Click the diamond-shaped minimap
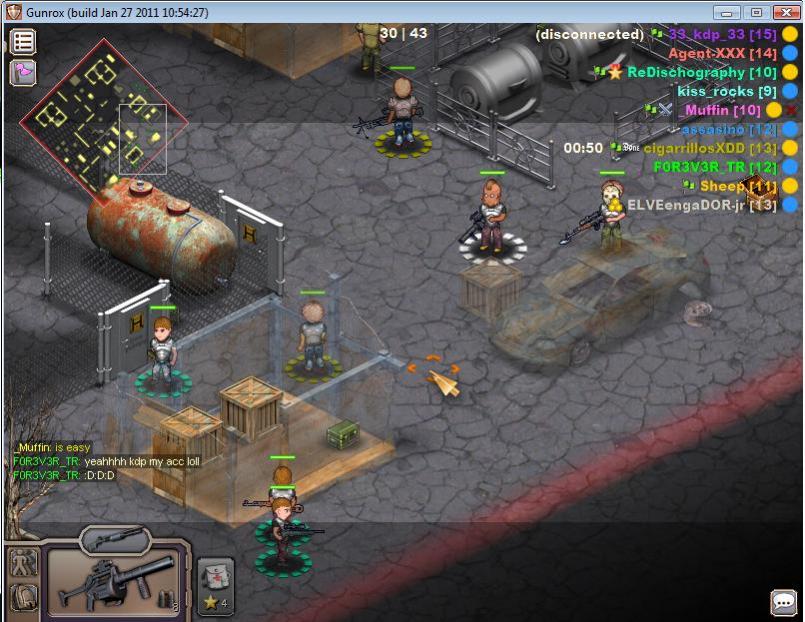805x622 pixels. point(104,123)
